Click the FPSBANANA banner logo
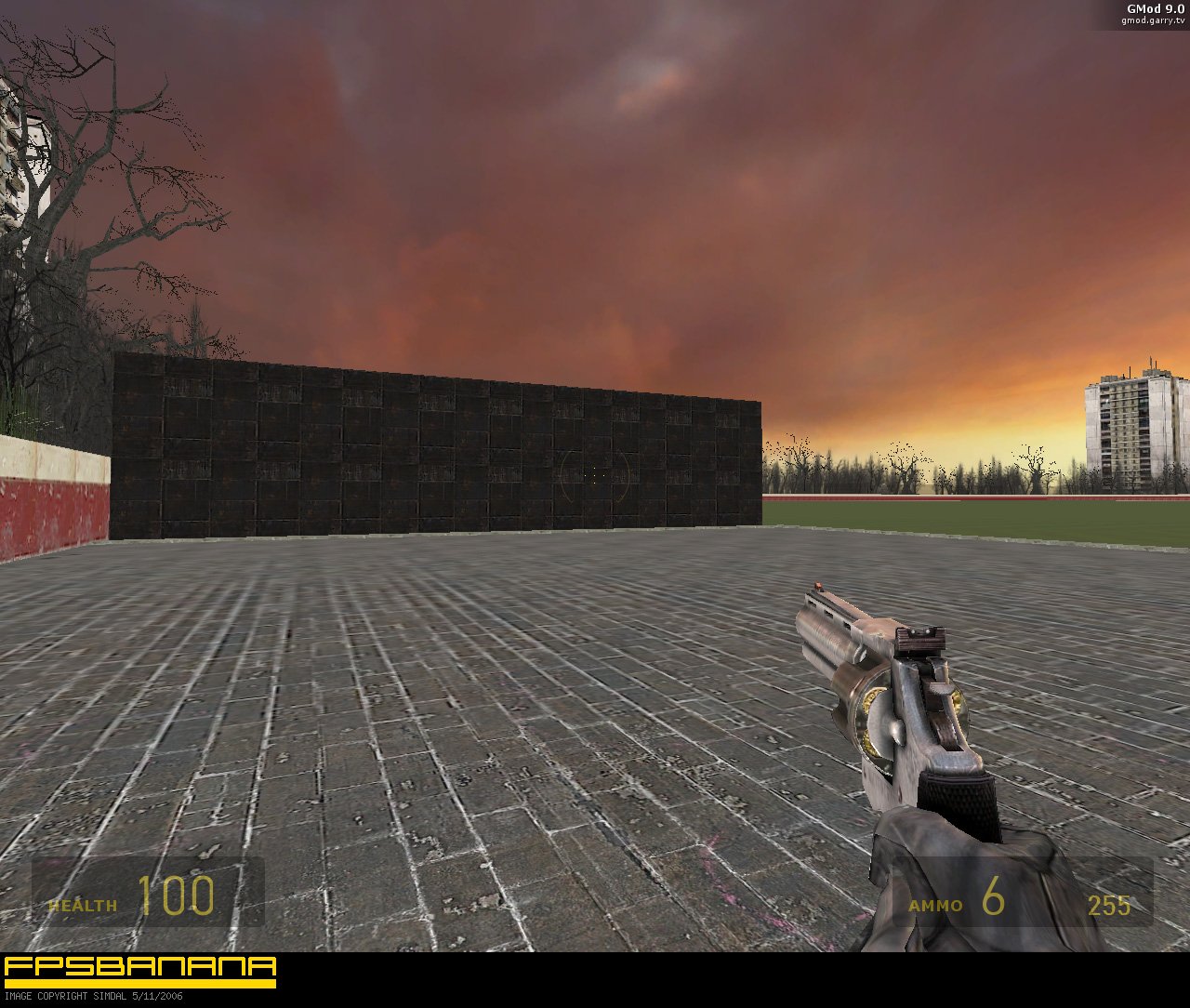 pyautogui.click(x=138, y=976)
